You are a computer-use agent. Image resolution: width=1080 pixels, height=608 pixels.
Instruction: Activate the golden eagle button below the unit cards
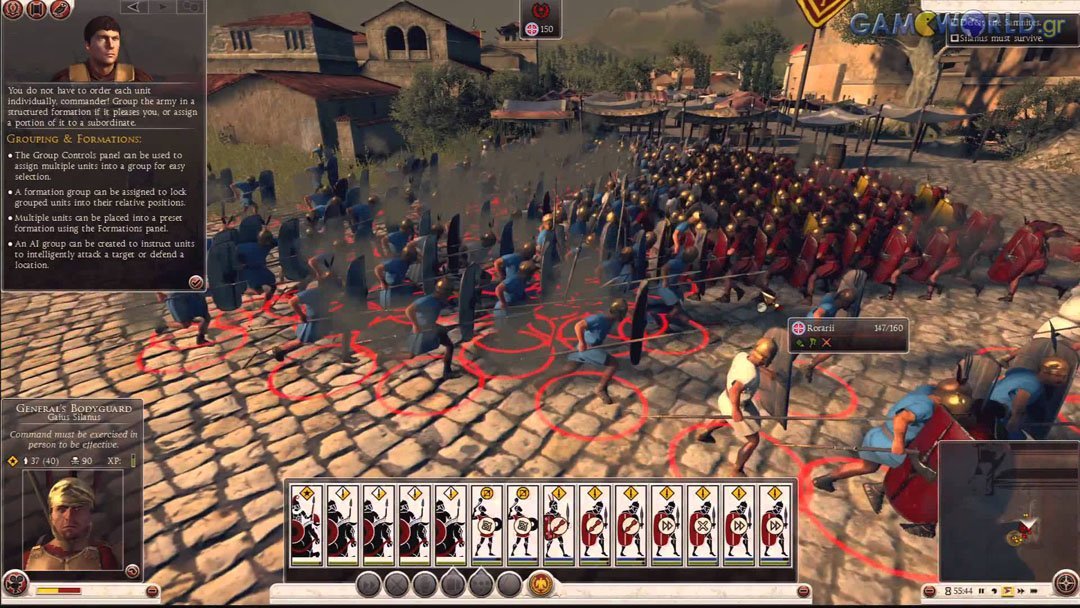coord(541,584)
